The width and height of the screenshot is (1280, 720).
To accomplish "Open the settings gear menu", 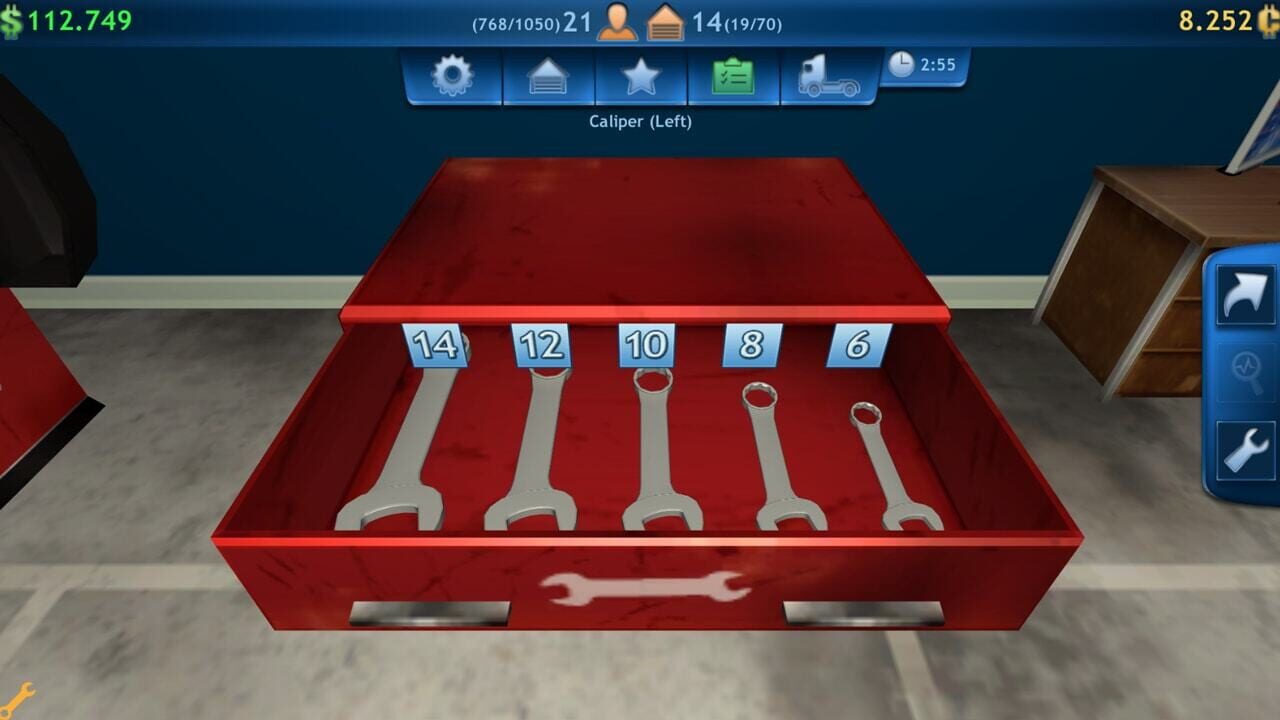I will (451, 73).
